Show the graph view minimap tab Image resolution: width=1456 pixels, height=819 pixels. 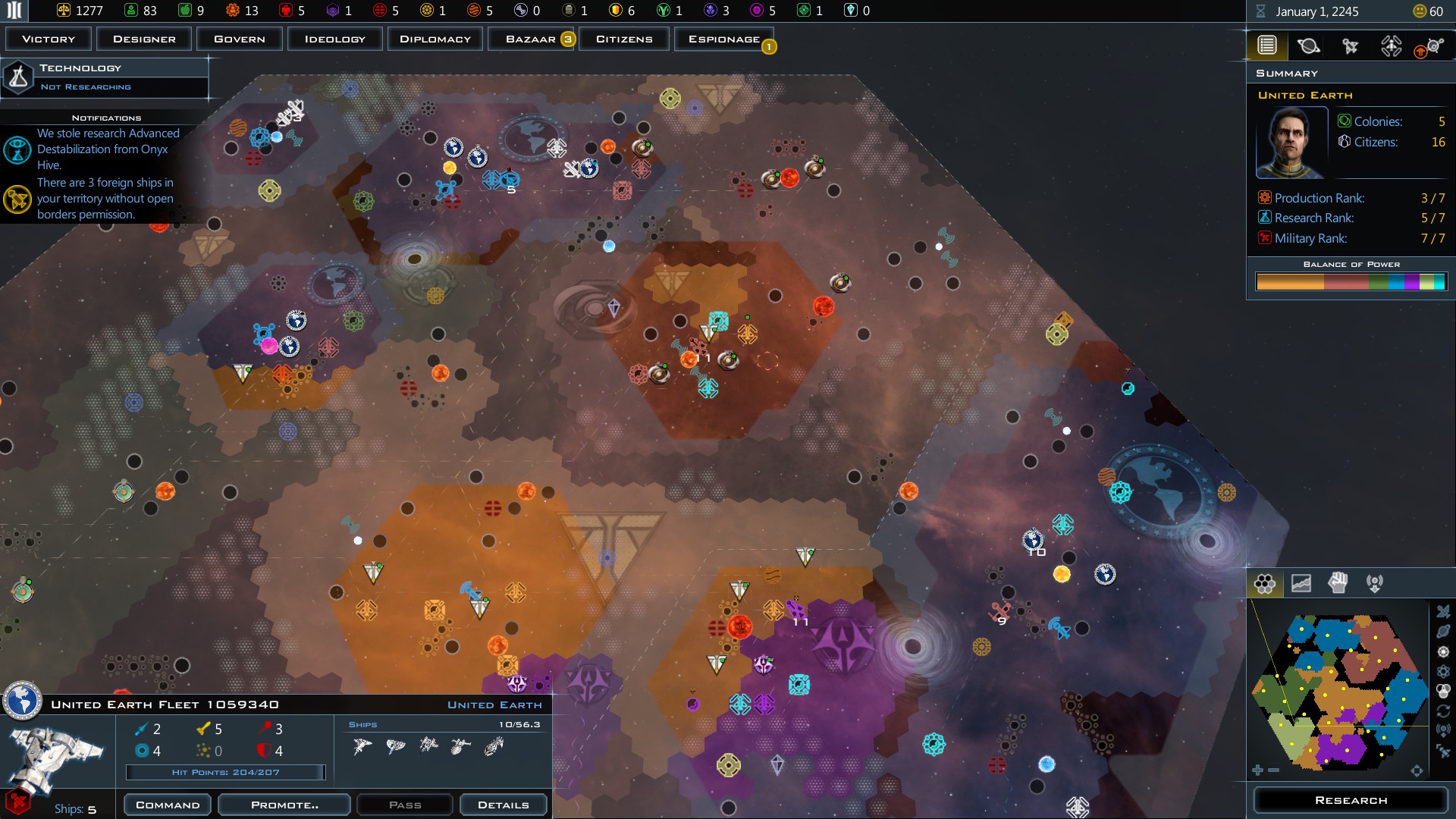(x=1301, y=583)
